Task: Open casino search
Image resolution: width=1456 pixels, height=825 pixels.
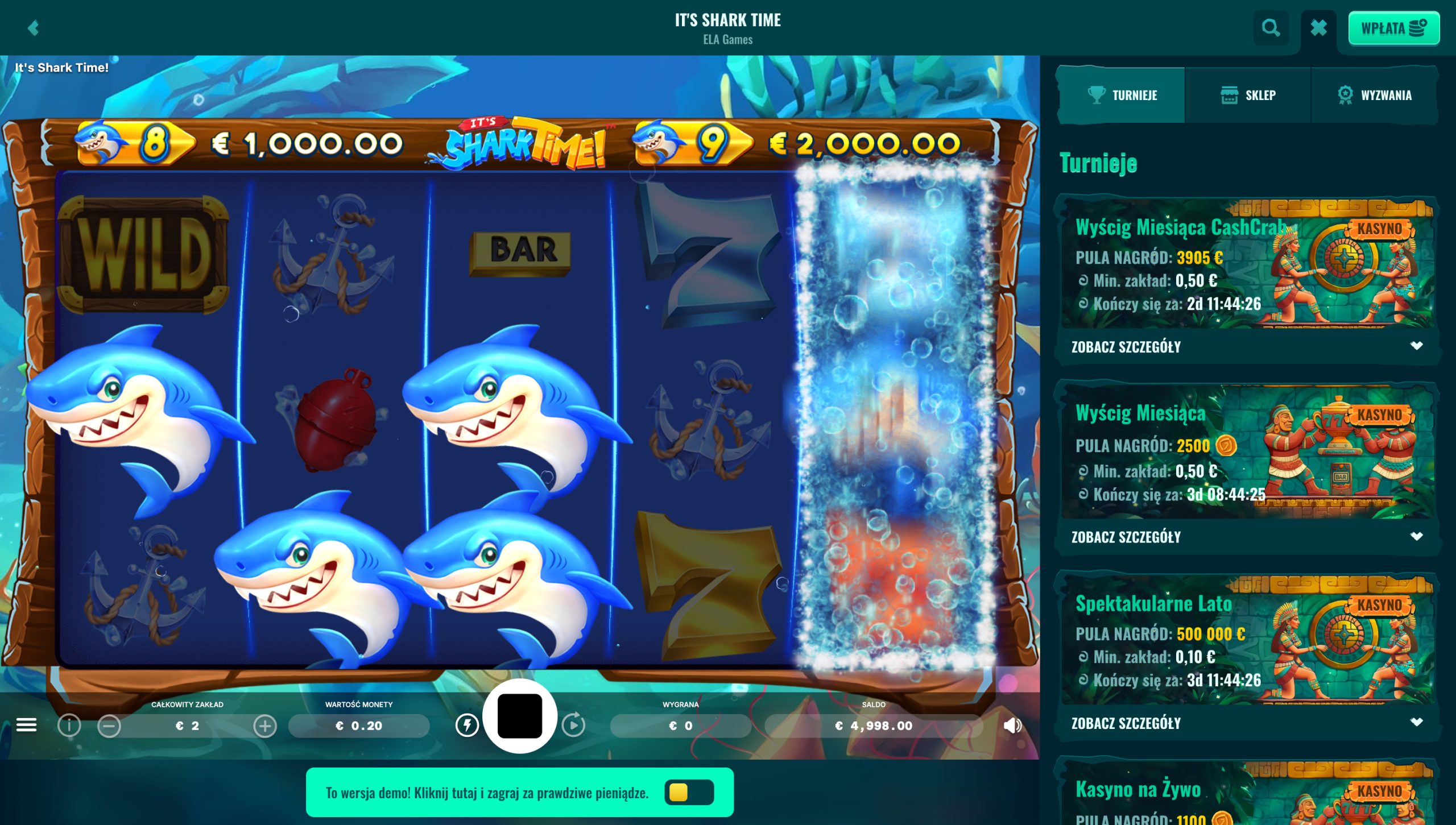Action: pos(1272,27)
